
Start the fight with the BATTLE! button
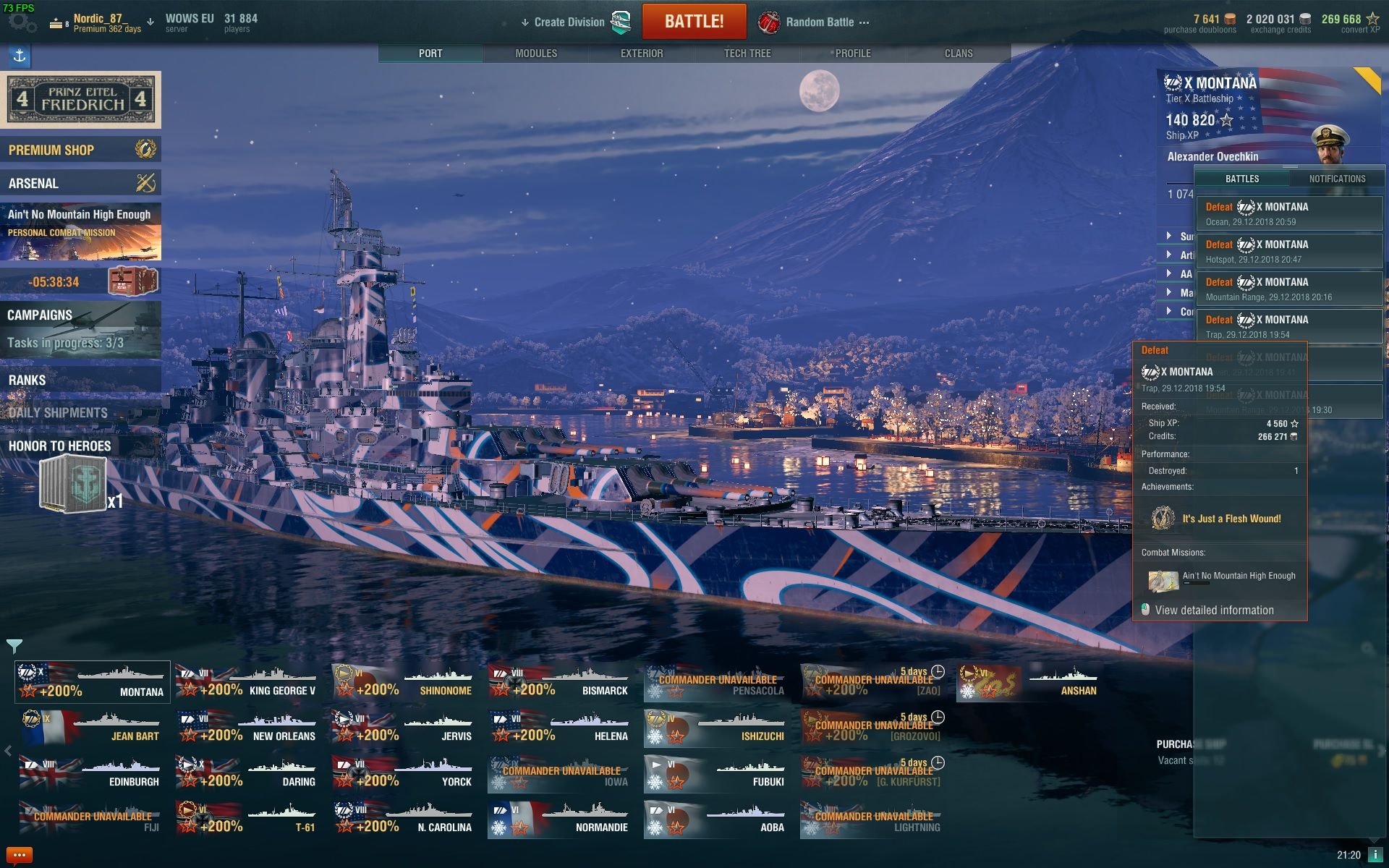pyautogui.click(x=694, y=22)
